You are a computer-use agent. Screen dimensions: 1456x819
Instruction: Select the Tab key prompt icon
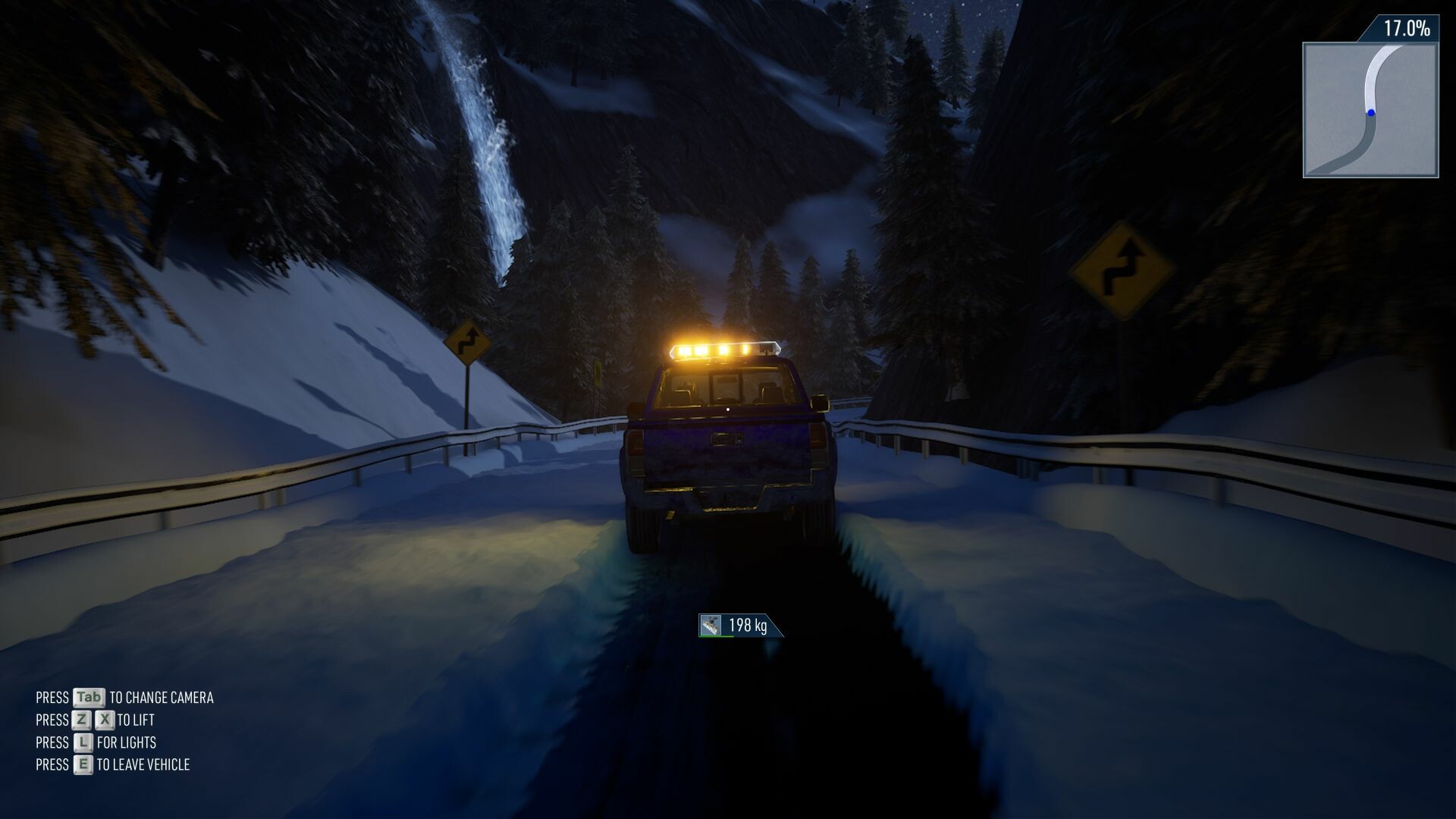point(89,697)
